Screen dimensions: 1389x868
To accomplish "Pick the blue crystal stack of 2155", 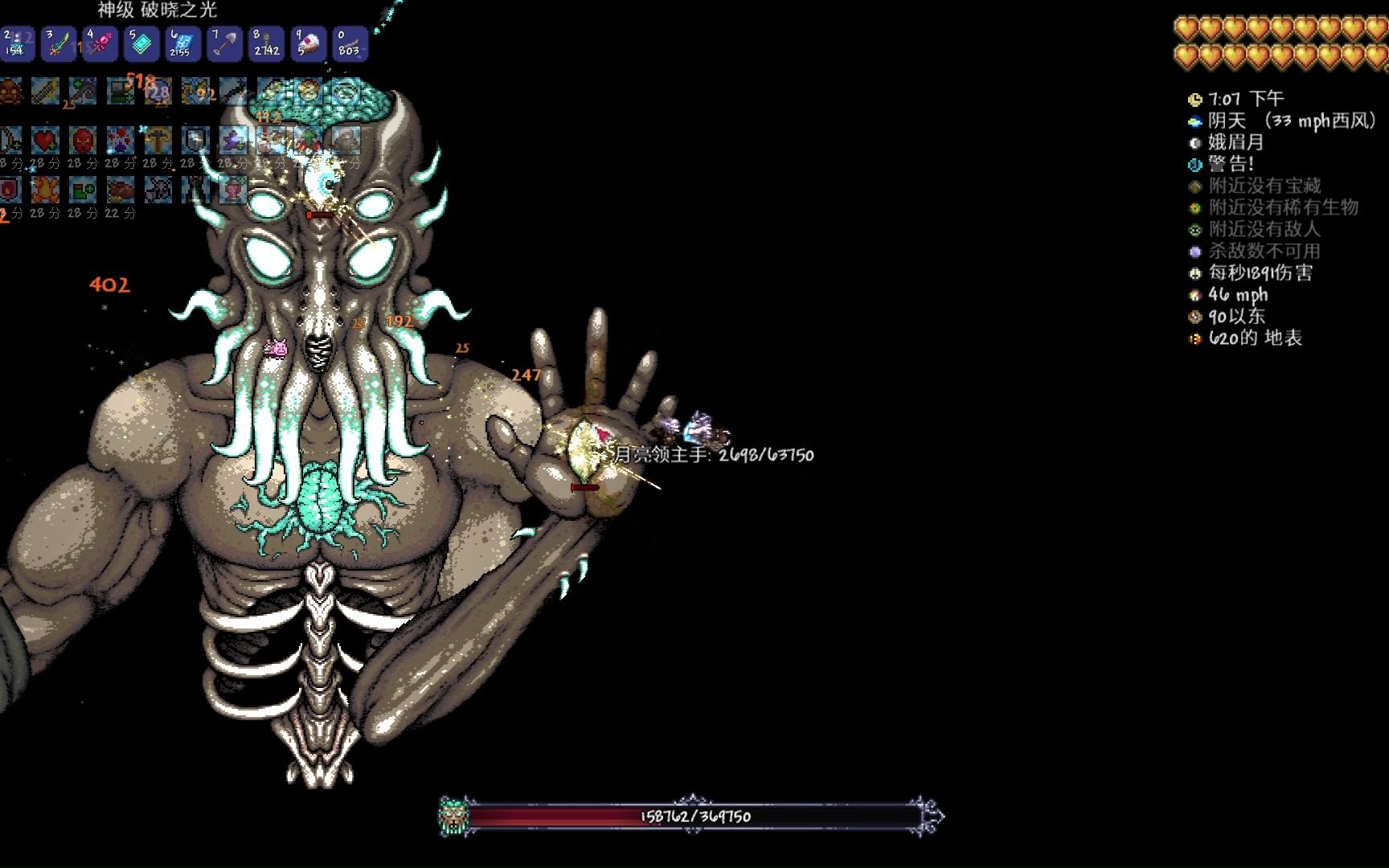I will pyautogui.click(x=182, y=43).
